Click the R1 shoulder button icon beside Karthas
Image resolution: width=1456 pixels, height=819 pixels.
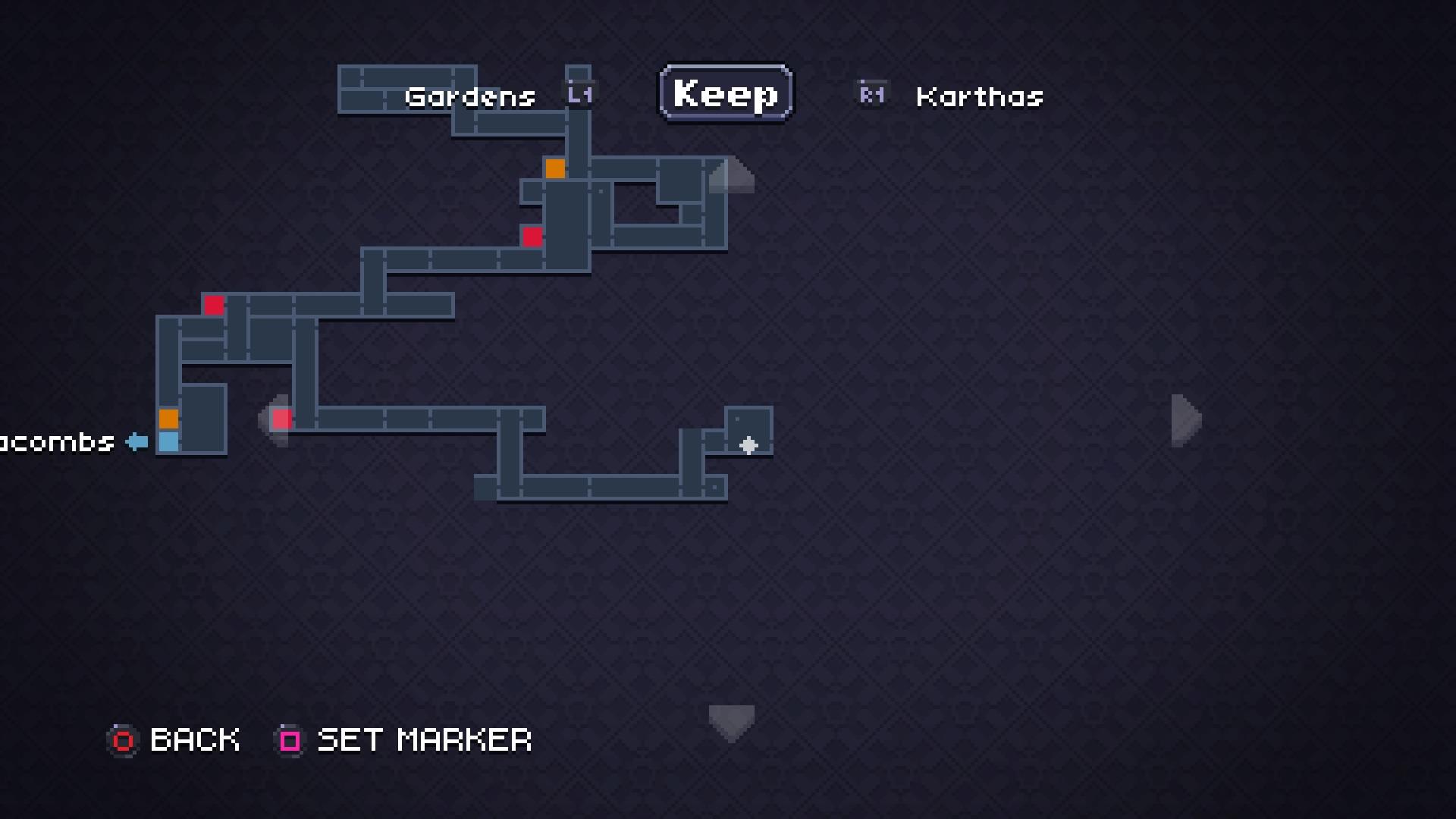pos(871,93)
